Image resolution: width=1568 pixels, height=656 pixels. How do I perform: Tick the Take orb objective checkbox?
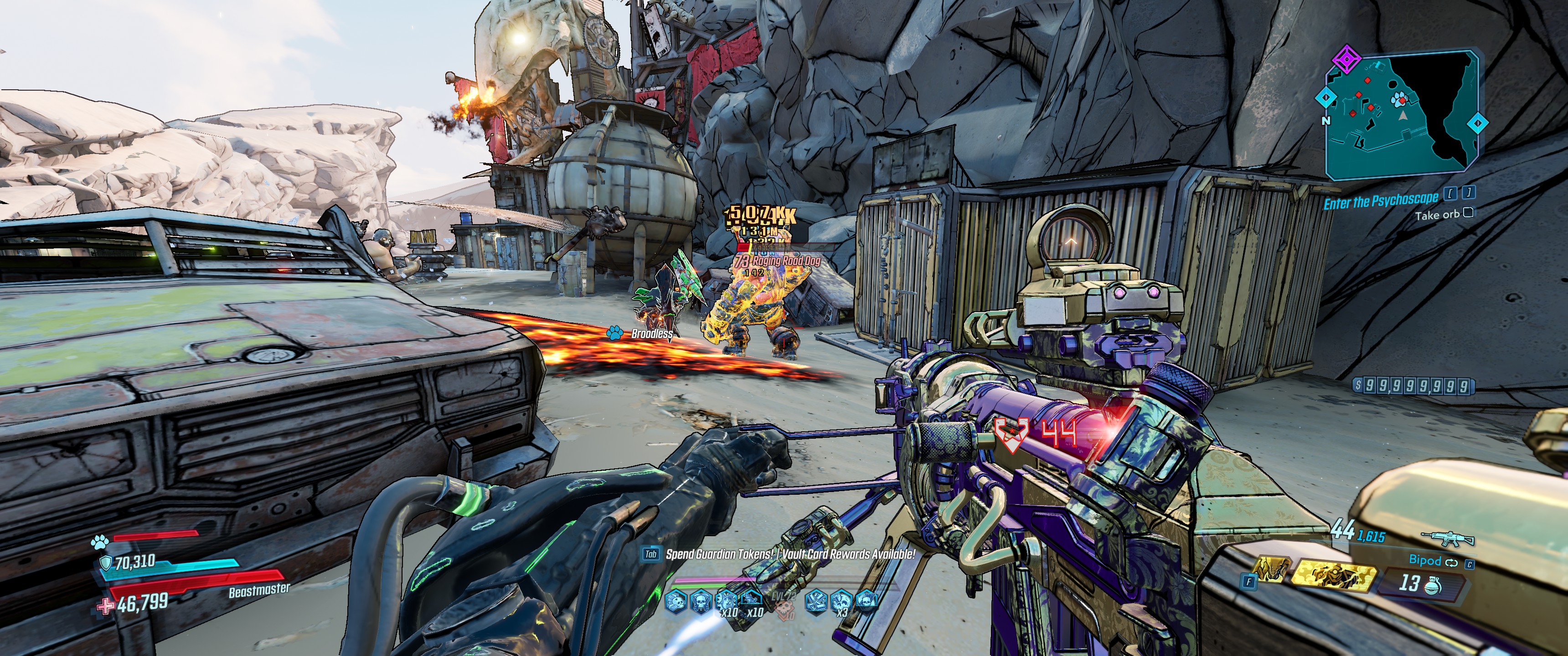[x=1468, y=212]
